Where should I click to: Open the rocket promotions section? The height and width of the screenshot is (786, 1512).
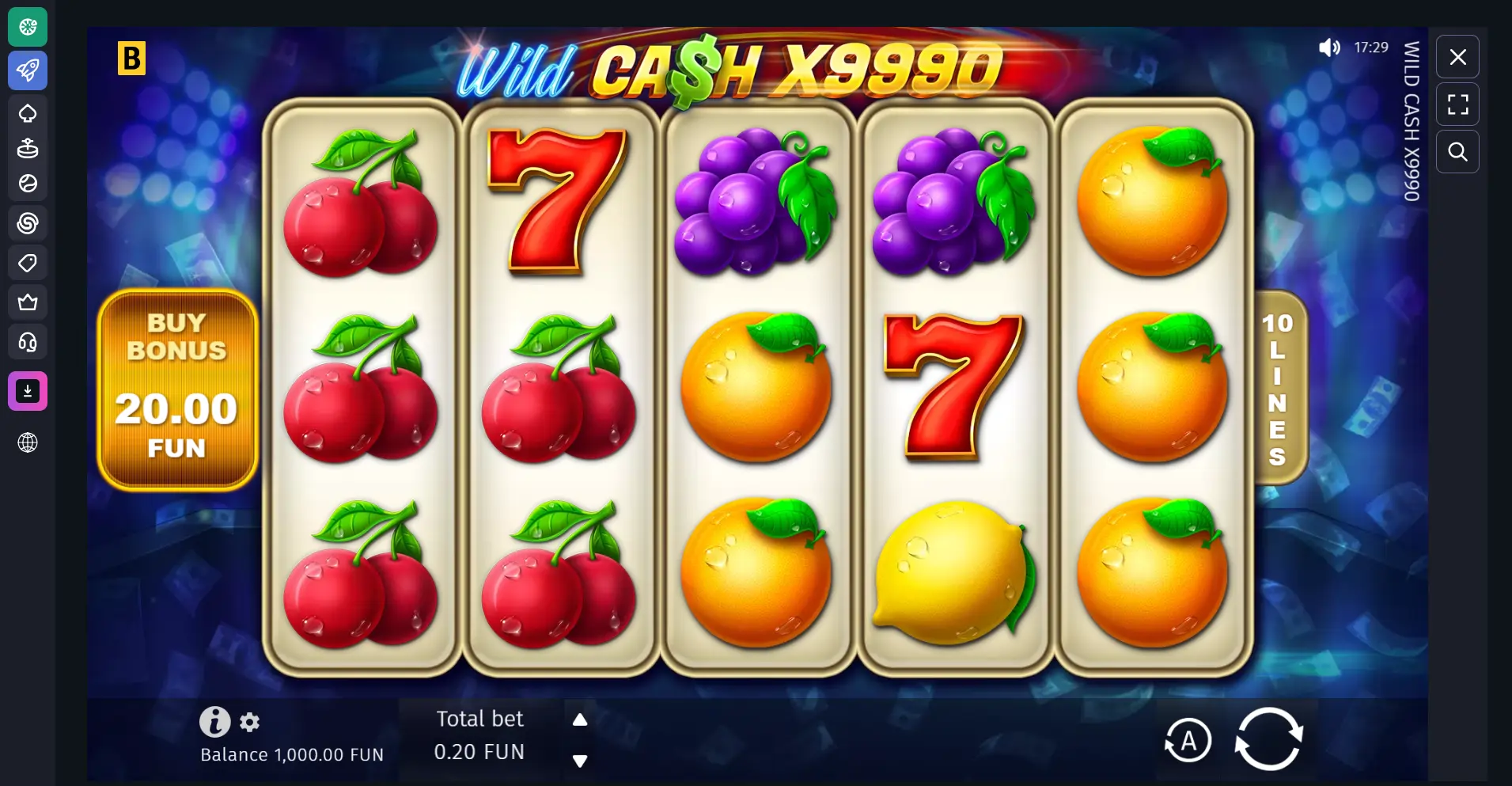[x=28, y=70]
